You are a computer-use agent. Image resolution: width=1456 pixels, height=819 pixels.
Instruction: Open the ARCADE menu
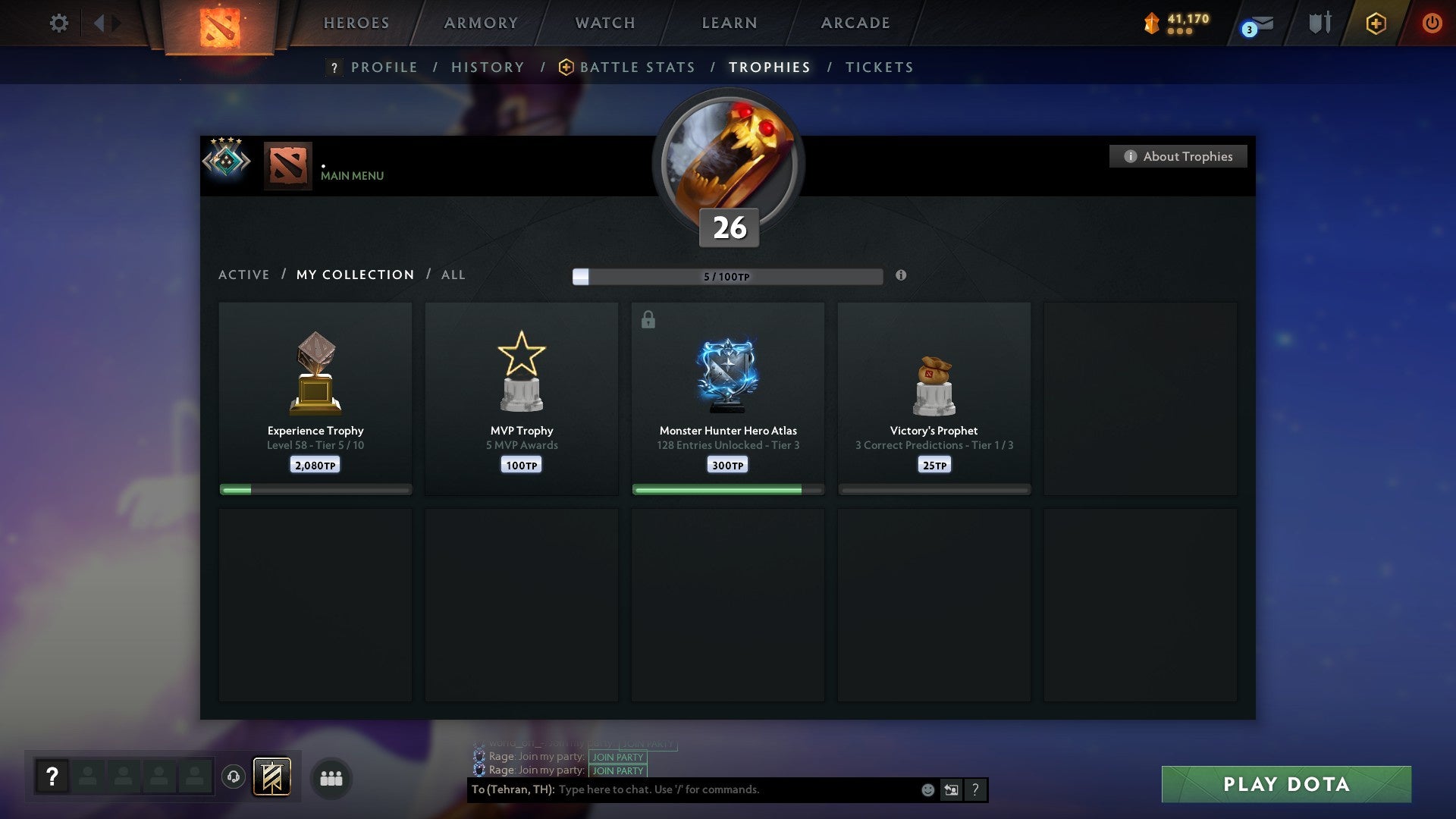click(x=855, y=23)
